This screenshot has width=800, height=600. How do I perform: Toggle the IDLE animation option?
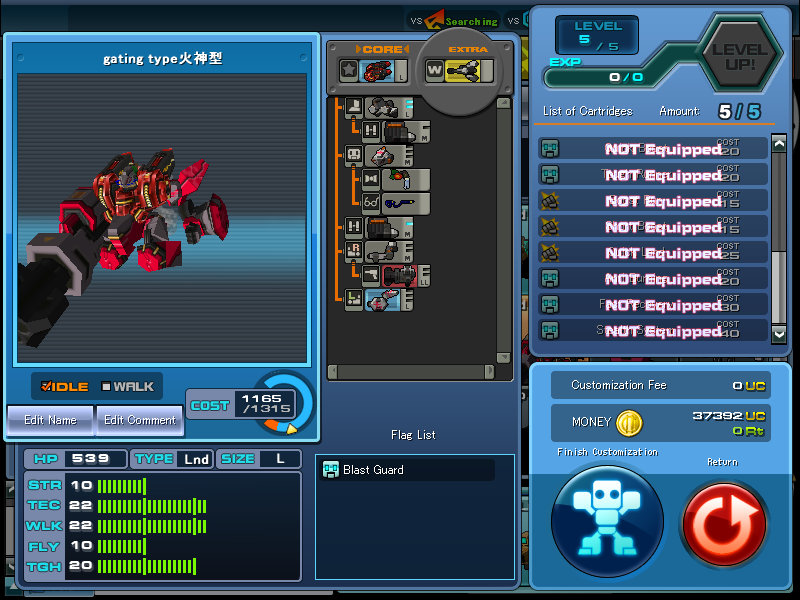tap(65, 387)
